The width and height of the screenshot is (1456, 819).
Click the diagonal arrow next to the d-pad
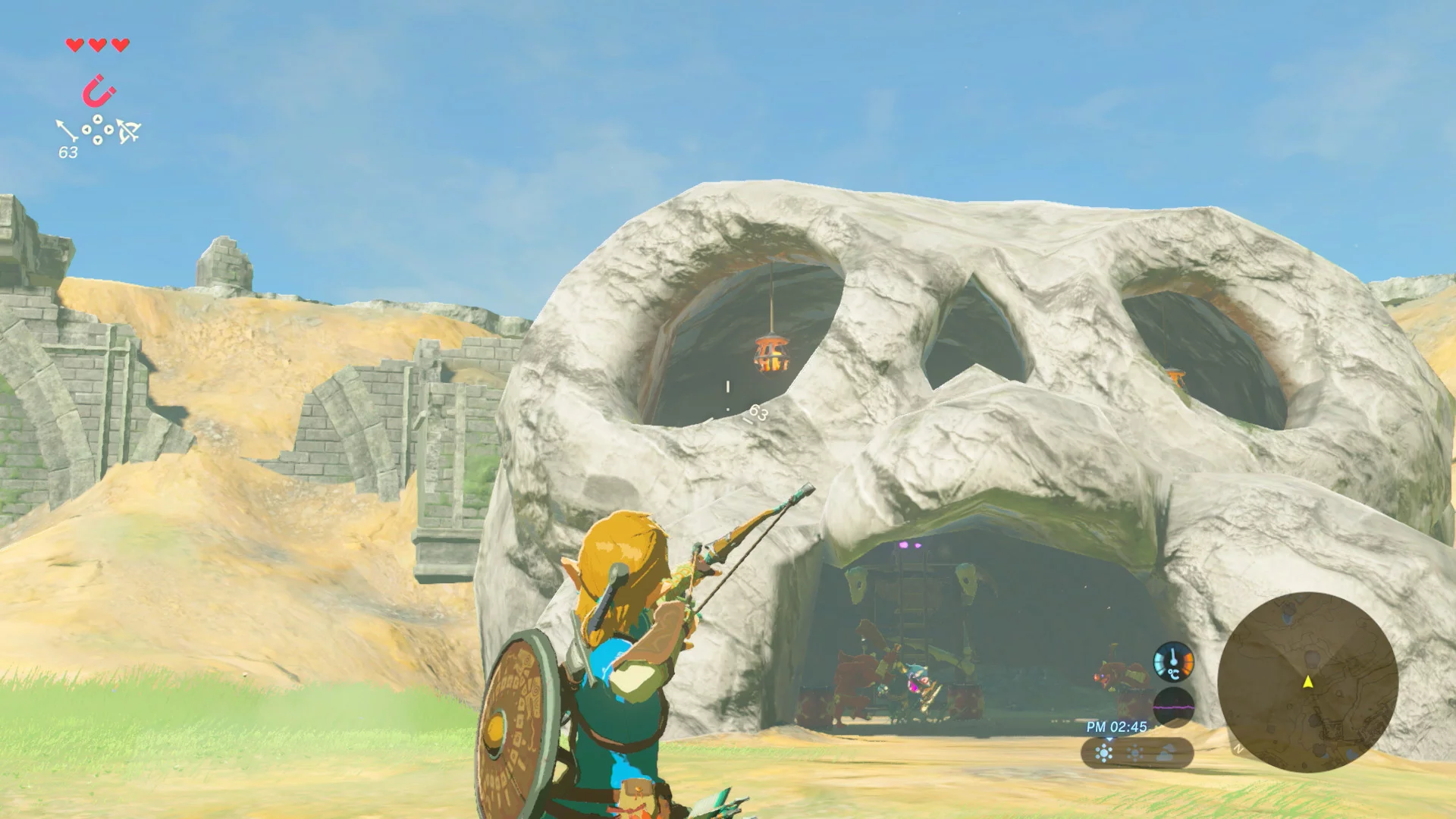tap(67, 129)
